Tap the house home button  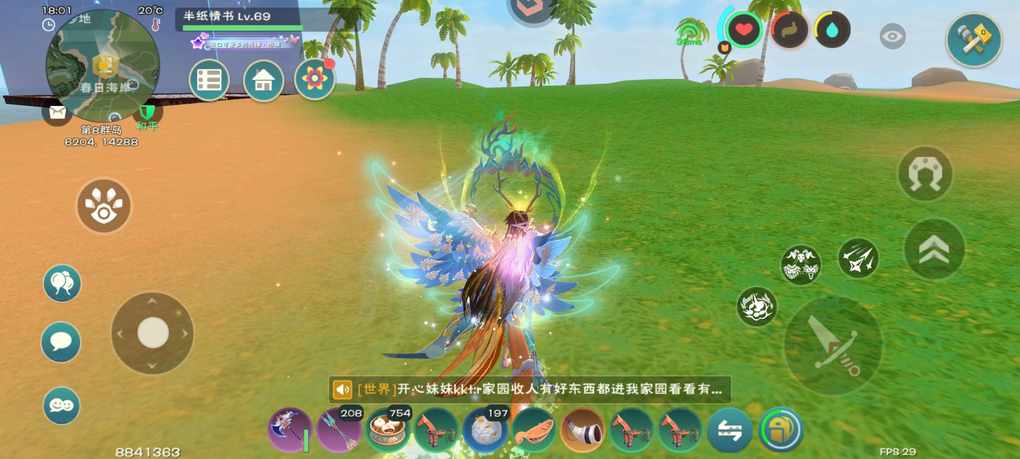[263, 81]
